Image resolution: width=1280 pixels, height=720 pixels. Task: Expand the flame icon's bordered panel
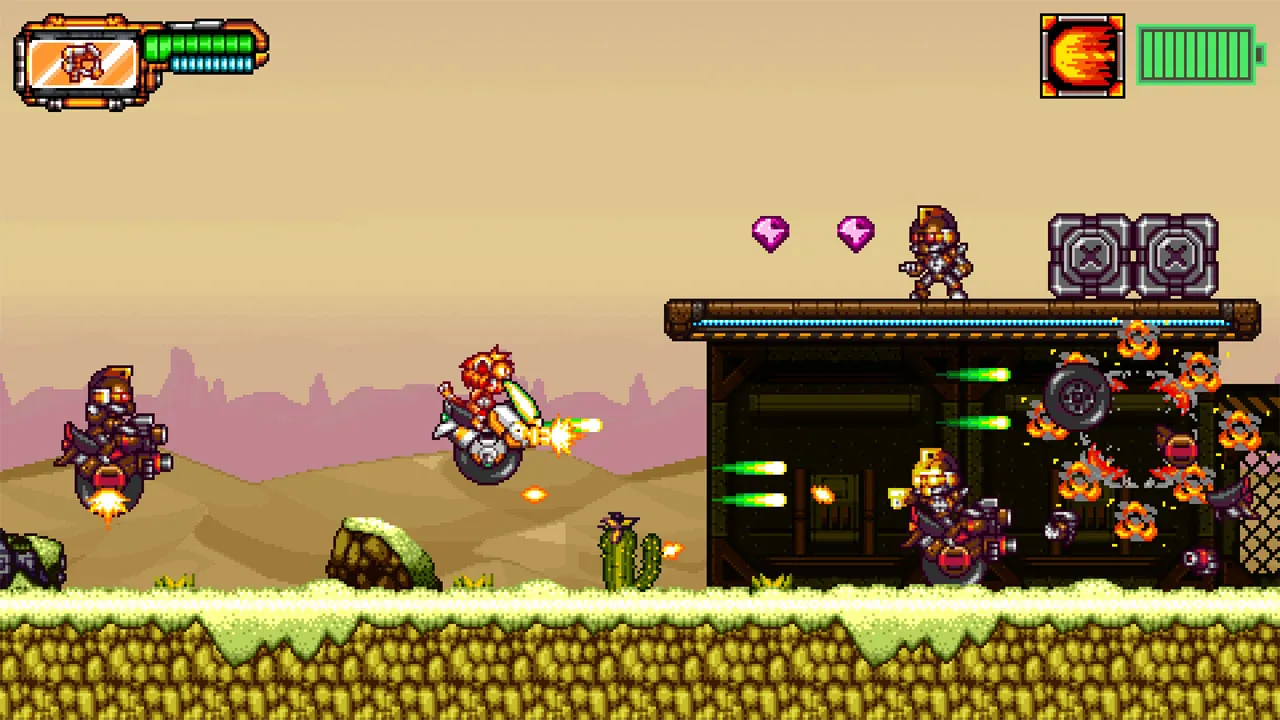[1082, 54]
